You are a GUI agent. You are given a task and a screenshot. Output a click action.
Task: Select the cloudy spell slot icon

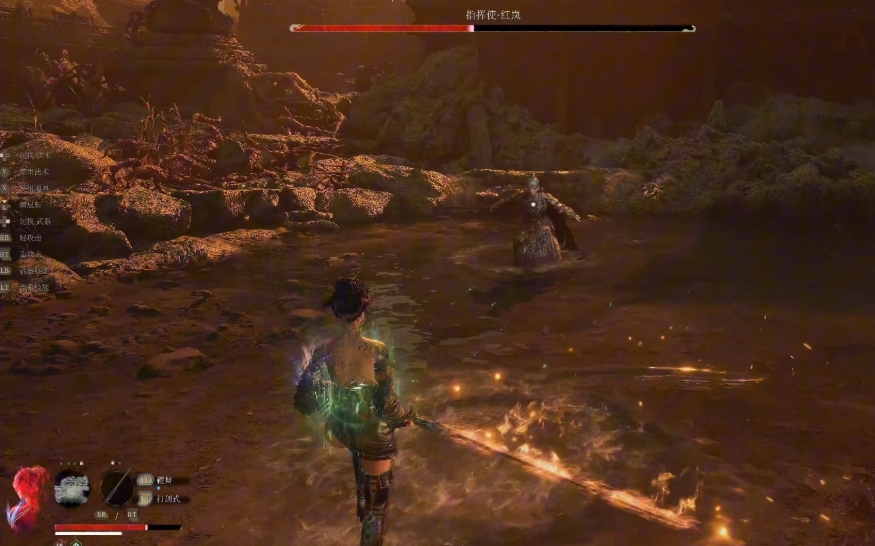coord(71,488)
